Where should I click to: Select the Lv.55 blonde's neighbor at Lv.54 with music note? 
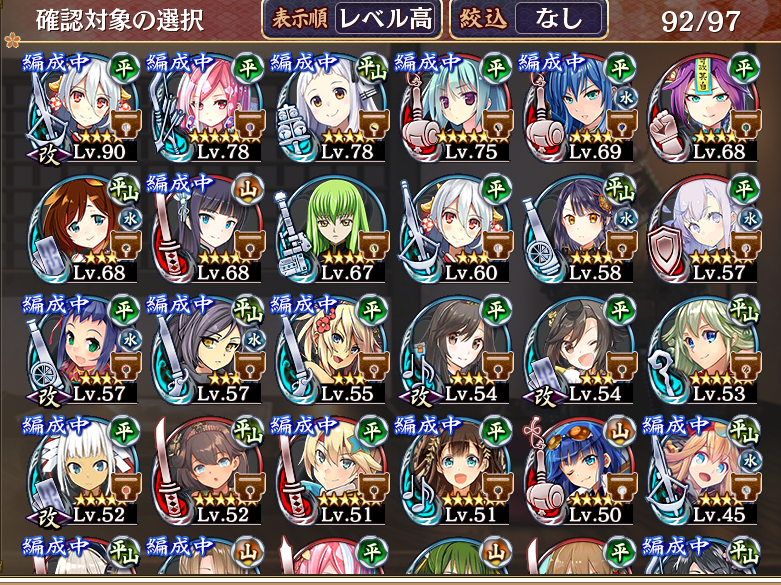460,350
